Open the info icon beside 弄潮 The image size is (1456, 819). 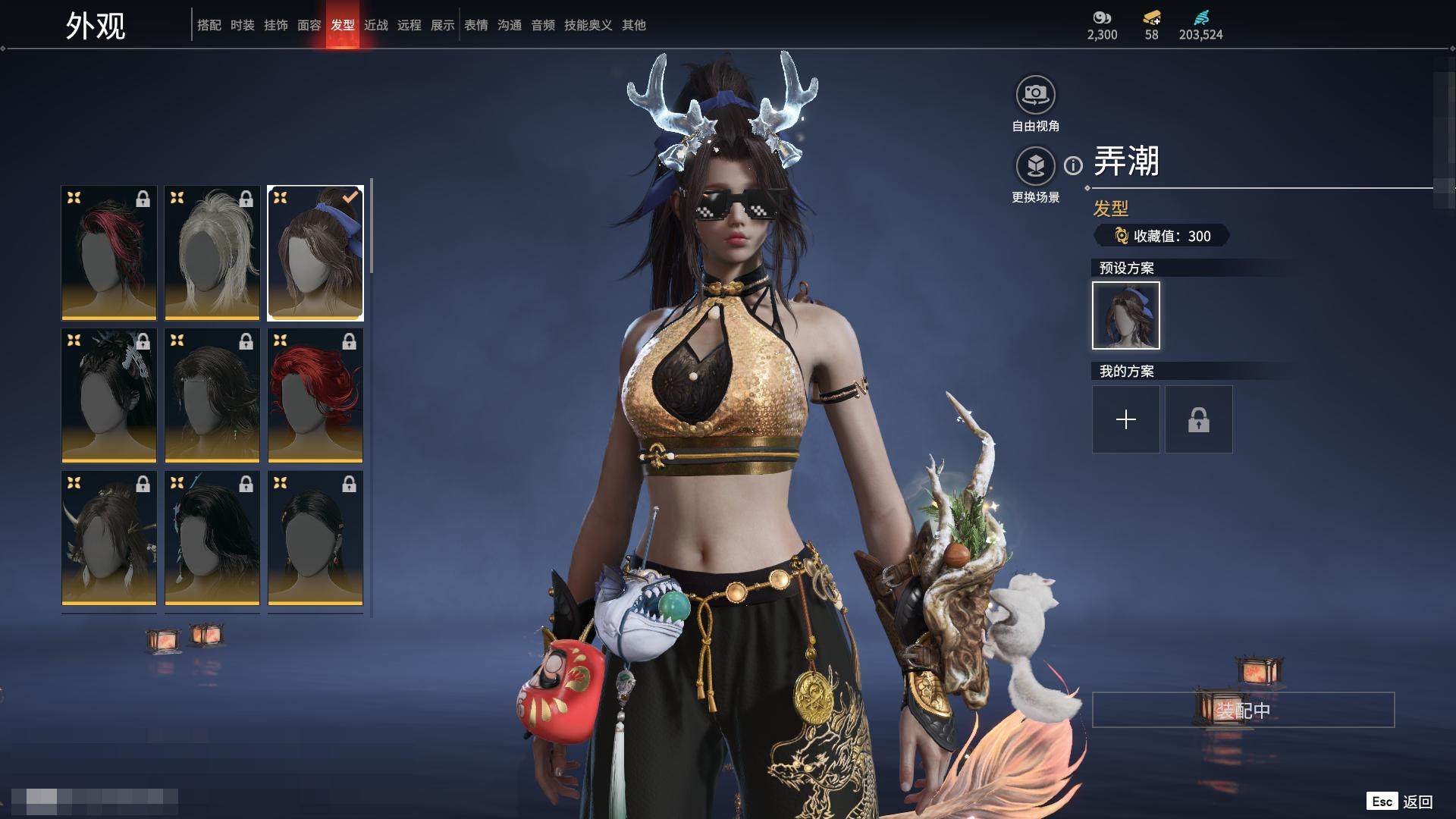[x=1073, y=165]
